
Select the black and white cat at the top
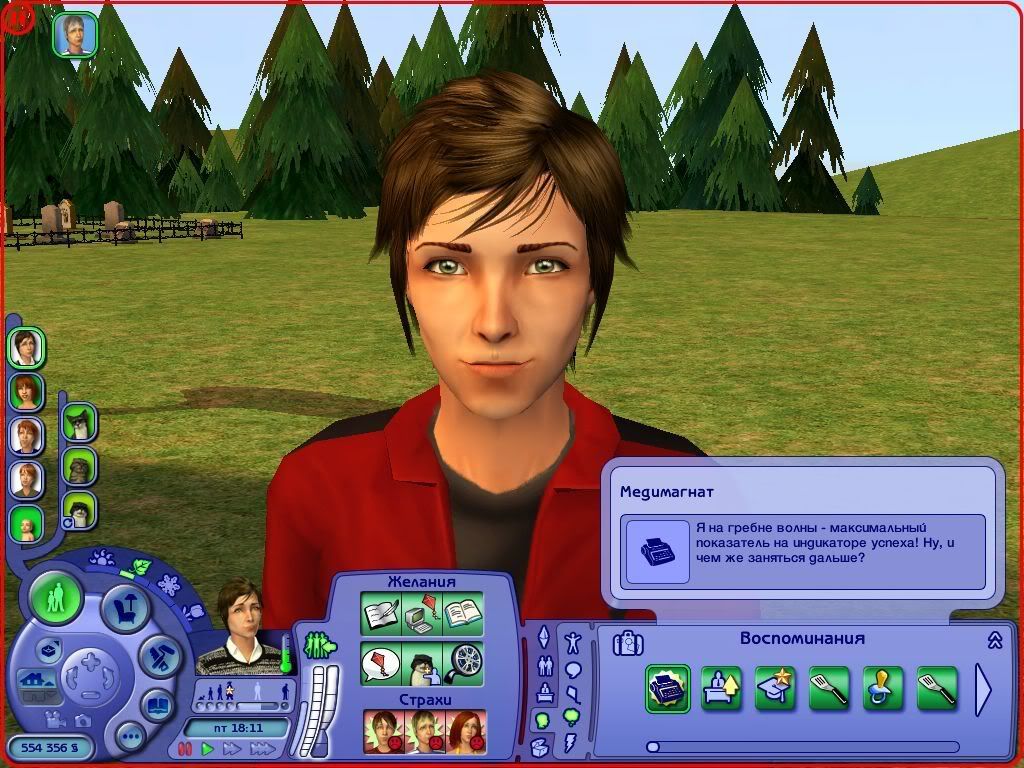[79, 423]
